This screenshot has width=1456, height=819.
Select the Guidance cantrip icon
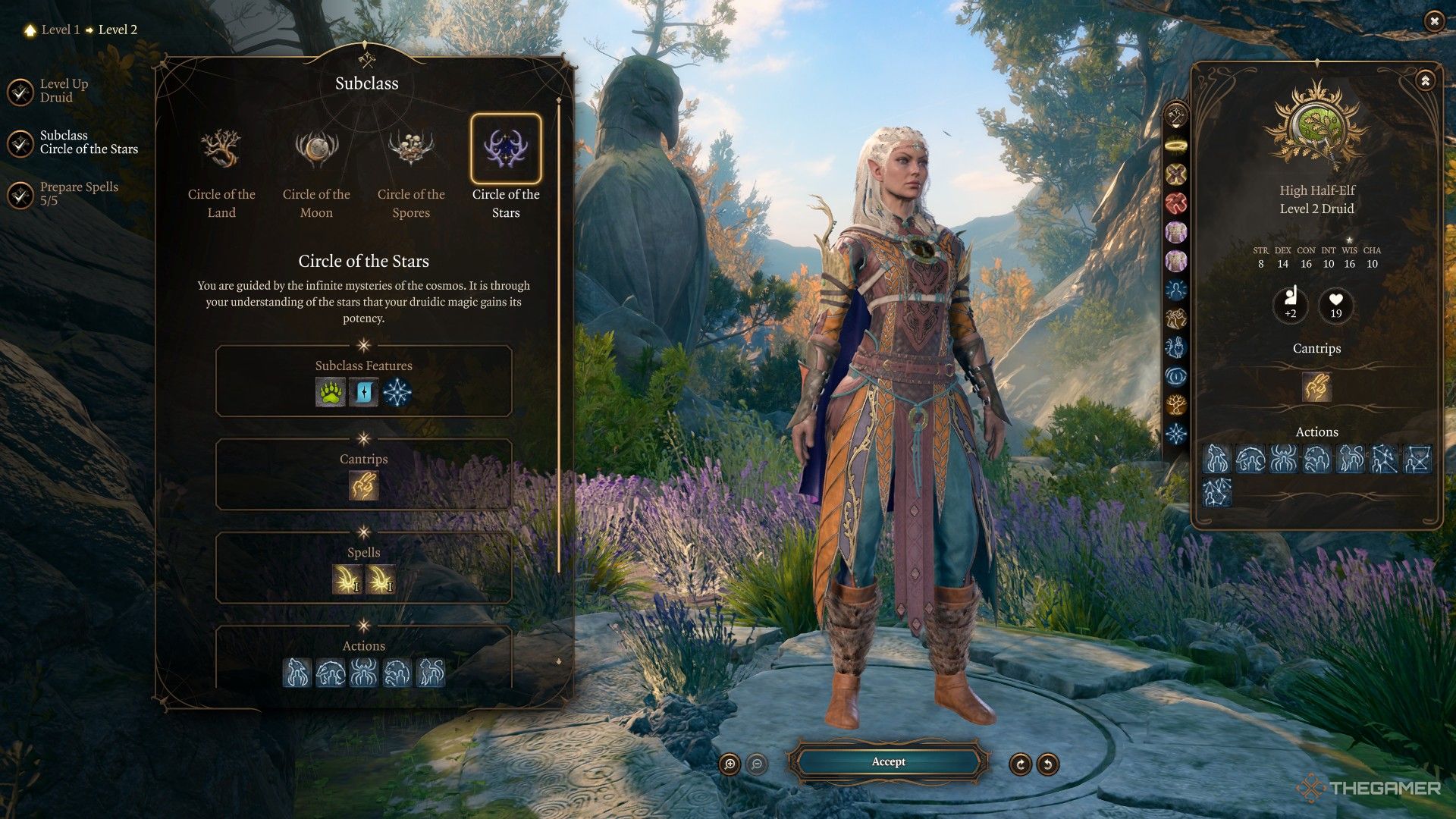[363, 486]
